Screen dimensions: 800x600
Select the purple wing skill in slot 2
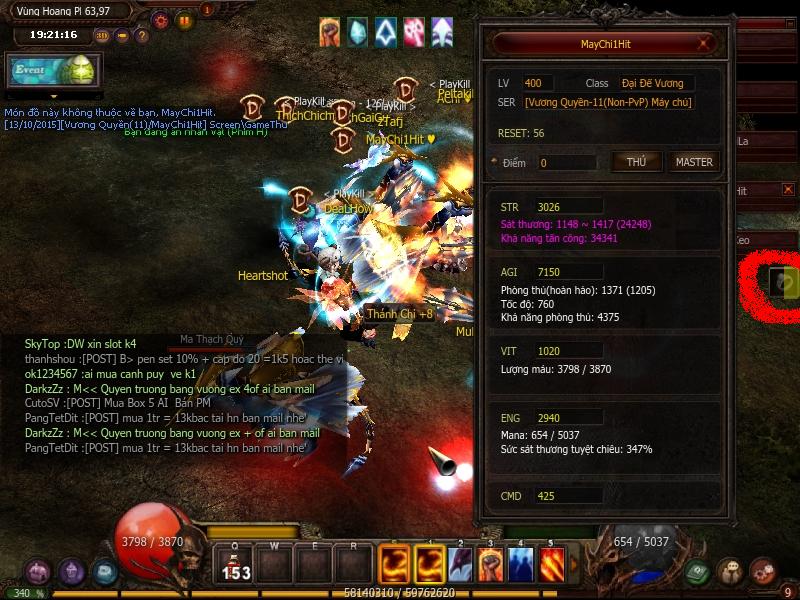click(460, 563)
